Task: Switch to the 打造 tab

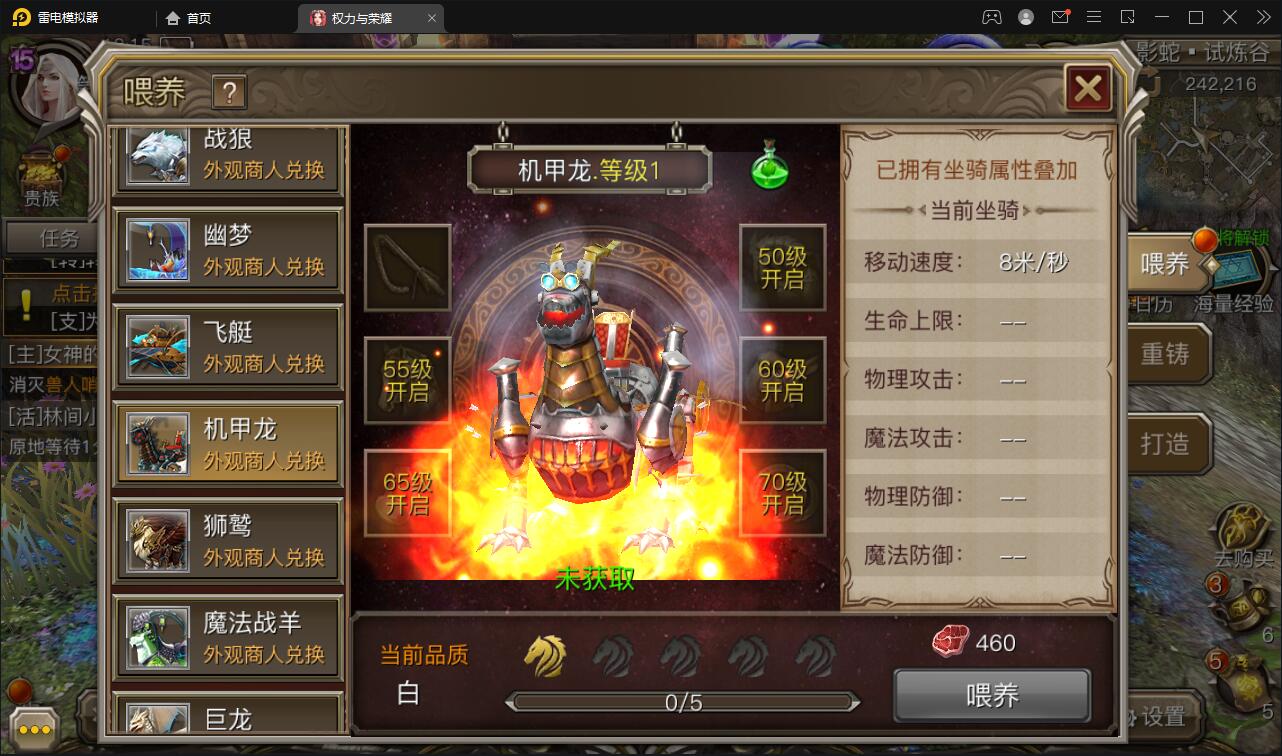Action: click(x=1166, y=445)
